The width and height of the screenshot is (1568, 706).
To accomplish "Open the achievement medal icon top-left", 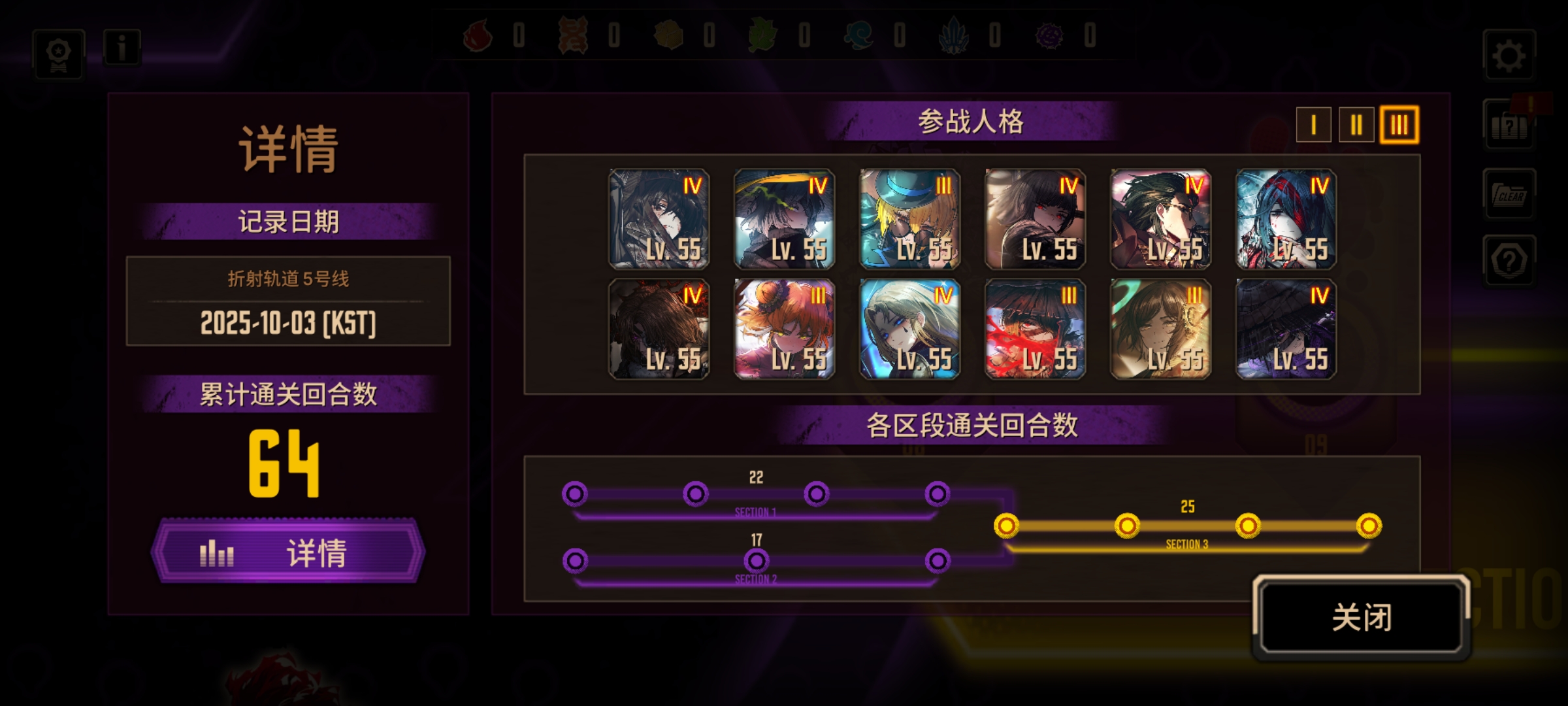I will [x=57, y=54].
